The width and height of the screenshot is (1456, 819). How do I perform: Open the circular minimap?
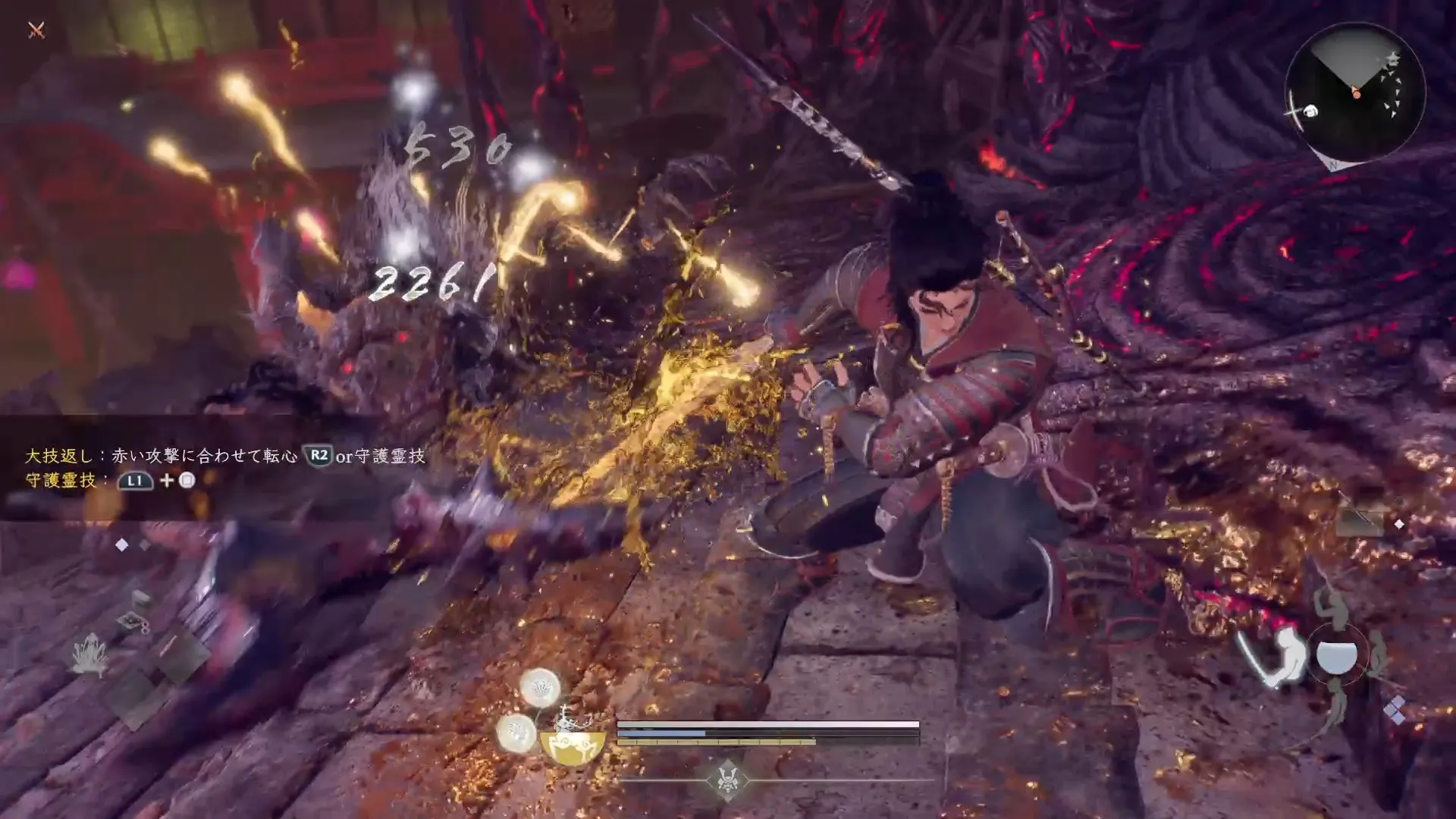click(x=1355, y=92)
